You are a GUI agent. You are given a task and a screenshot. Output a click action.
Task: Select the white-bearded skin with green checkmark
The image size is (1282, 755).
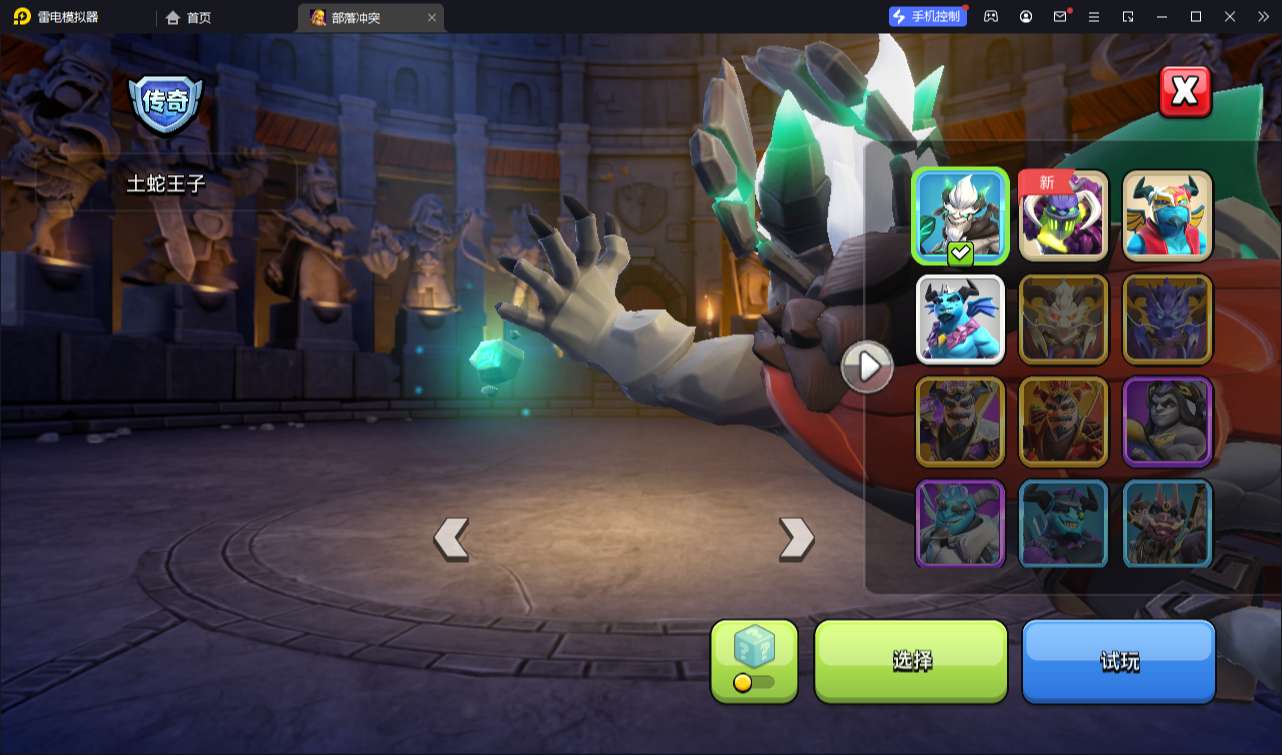pyautogui.click(x=960, y=216)
